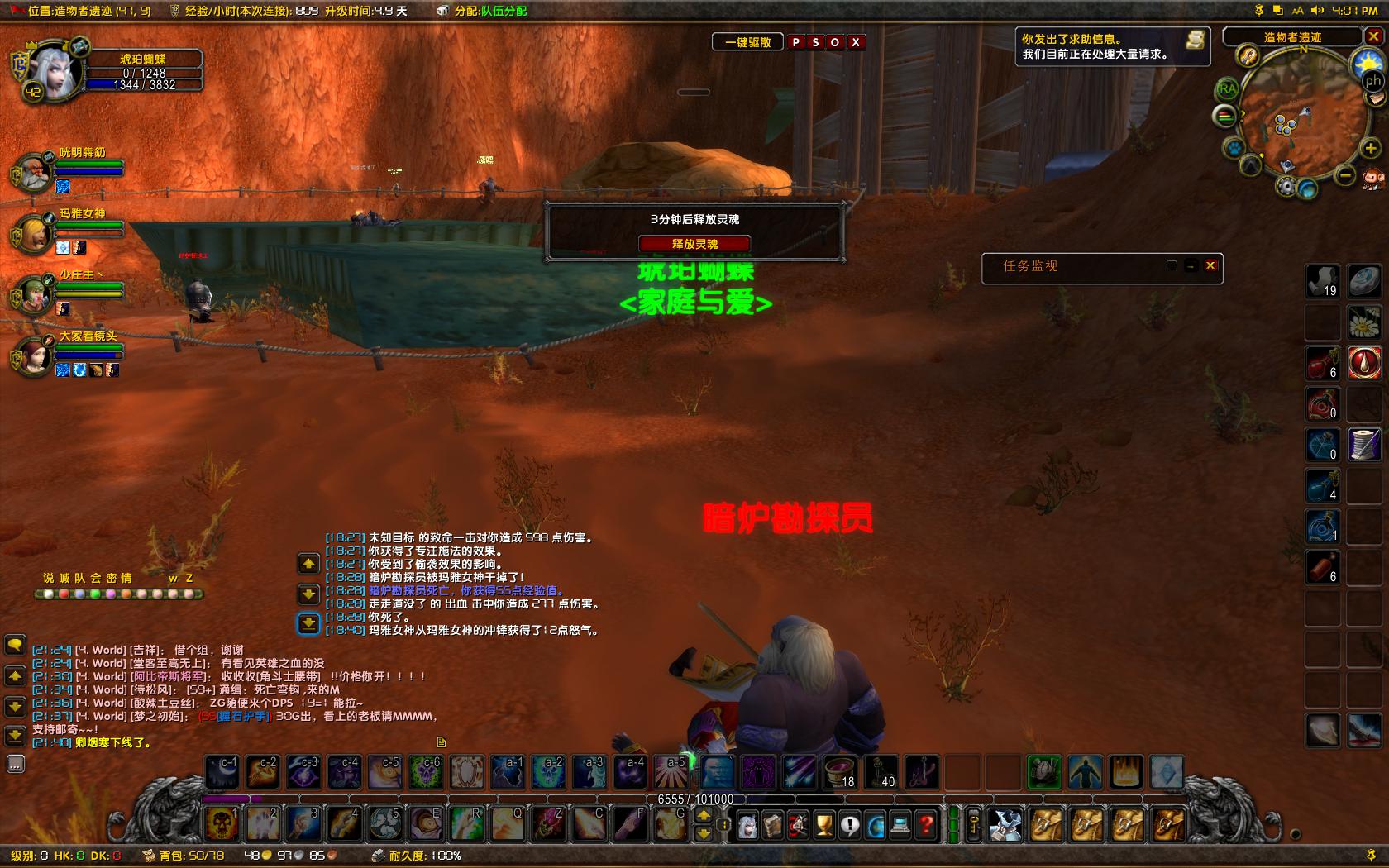This screenshot has height=868, width=1389.
Task: Toggle the RA button on the minimap
Action: [x=1228, y=90]
